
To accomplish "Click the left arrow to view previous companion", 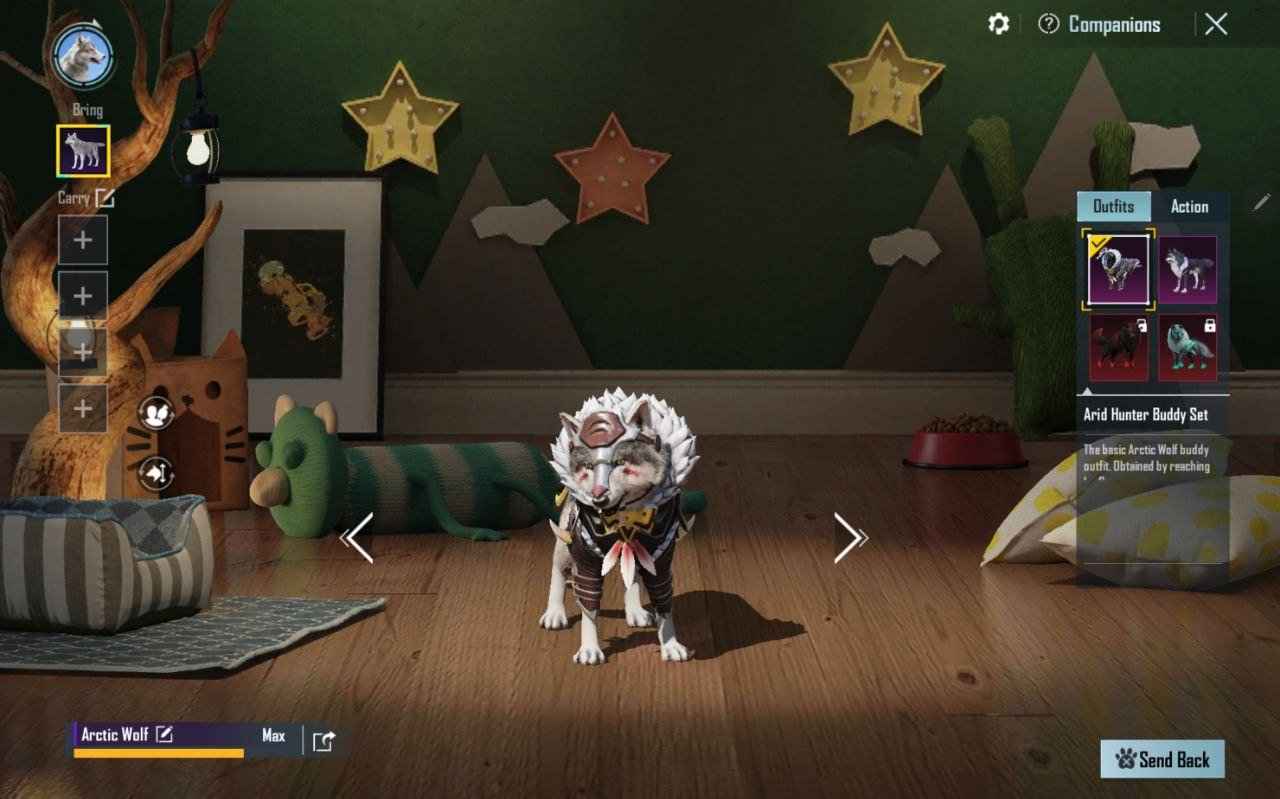I will (x=355, y=540).
